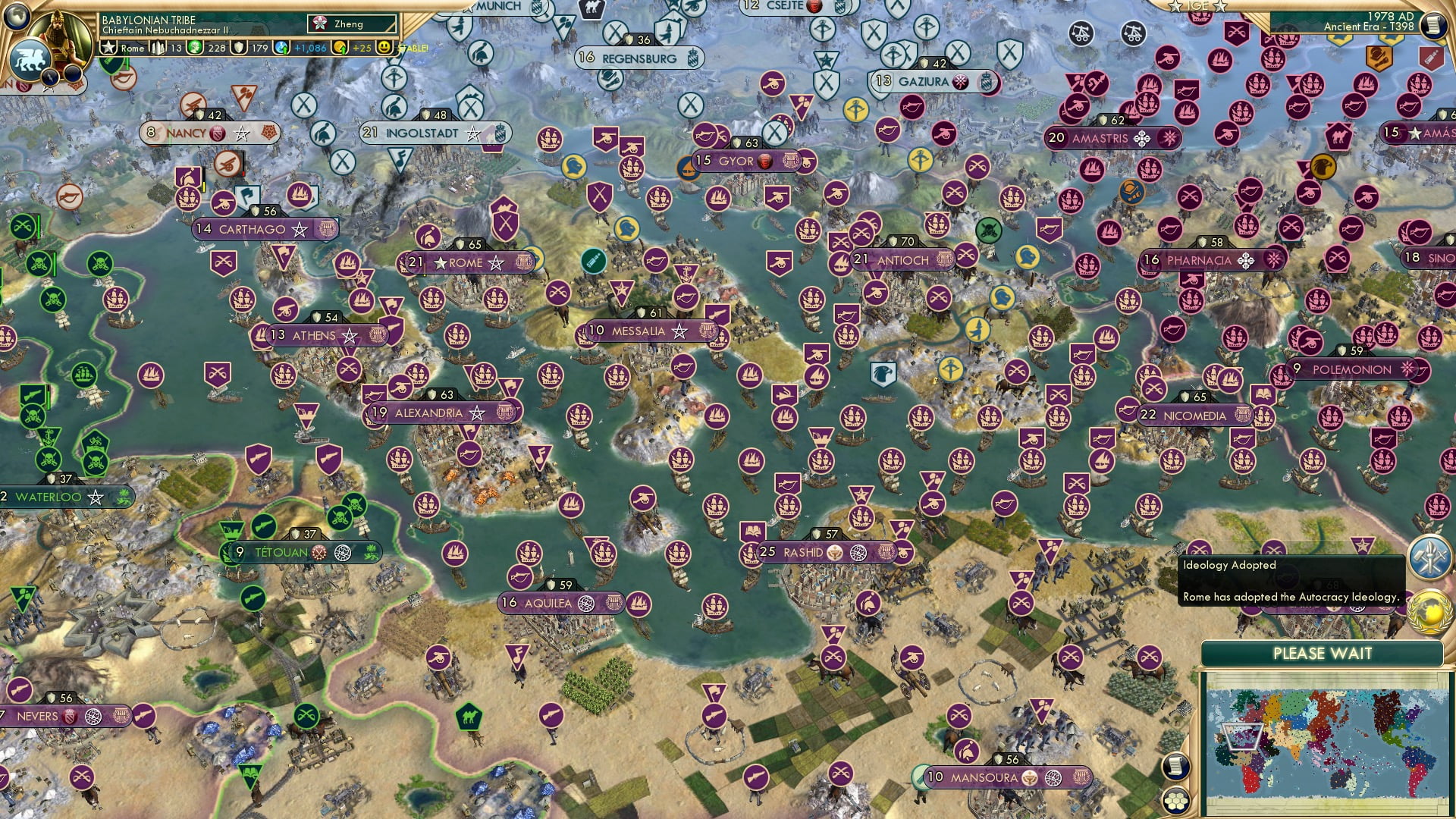
Task: Click the green culture icon showing 228
Action: coord(196,47)
